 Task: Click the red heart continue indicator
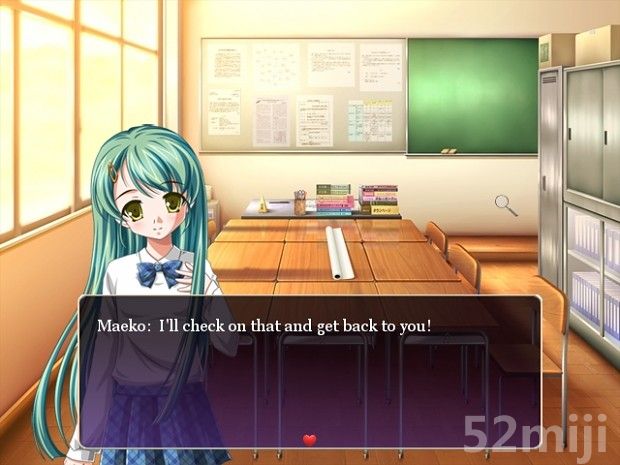309,439
